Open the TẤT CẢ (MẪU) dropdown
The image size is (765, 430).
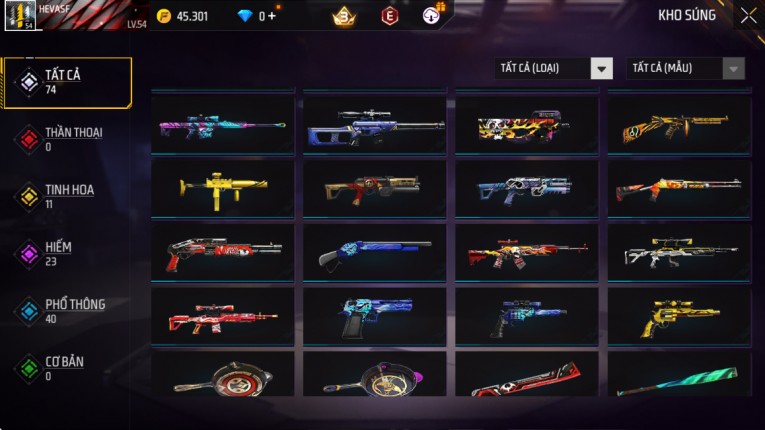click(687, 68)
